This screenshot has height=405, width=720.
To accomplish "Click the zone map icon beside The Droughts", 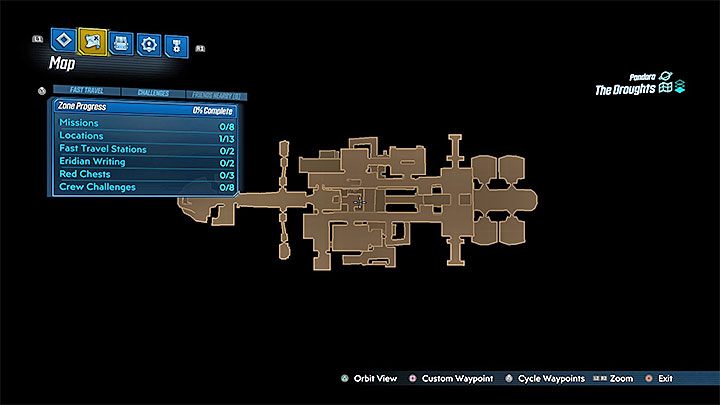I will coord(664,89).
